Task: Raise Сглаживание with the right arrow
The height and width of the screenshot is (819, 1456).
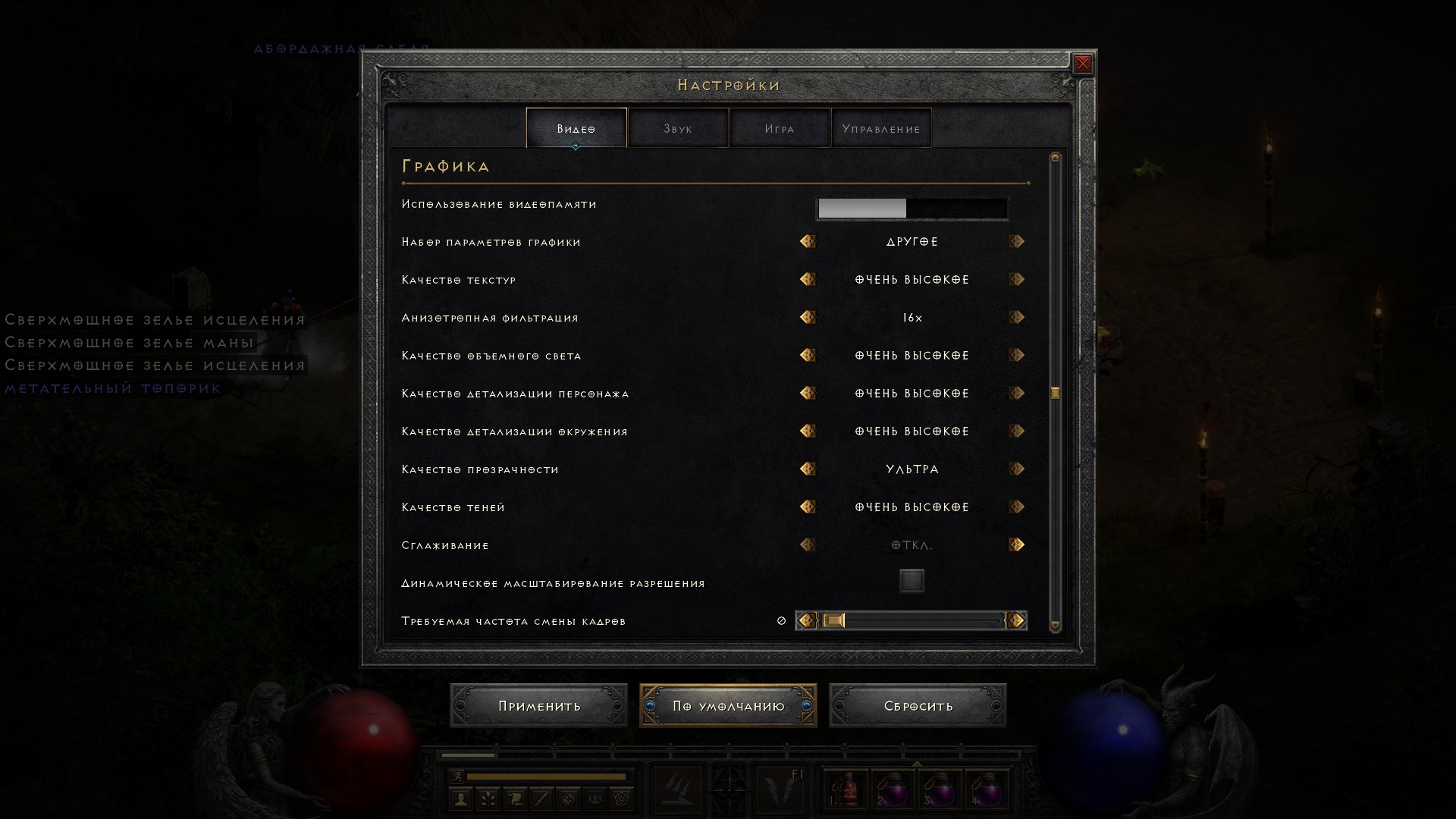Action: [x=1017, y=544]
